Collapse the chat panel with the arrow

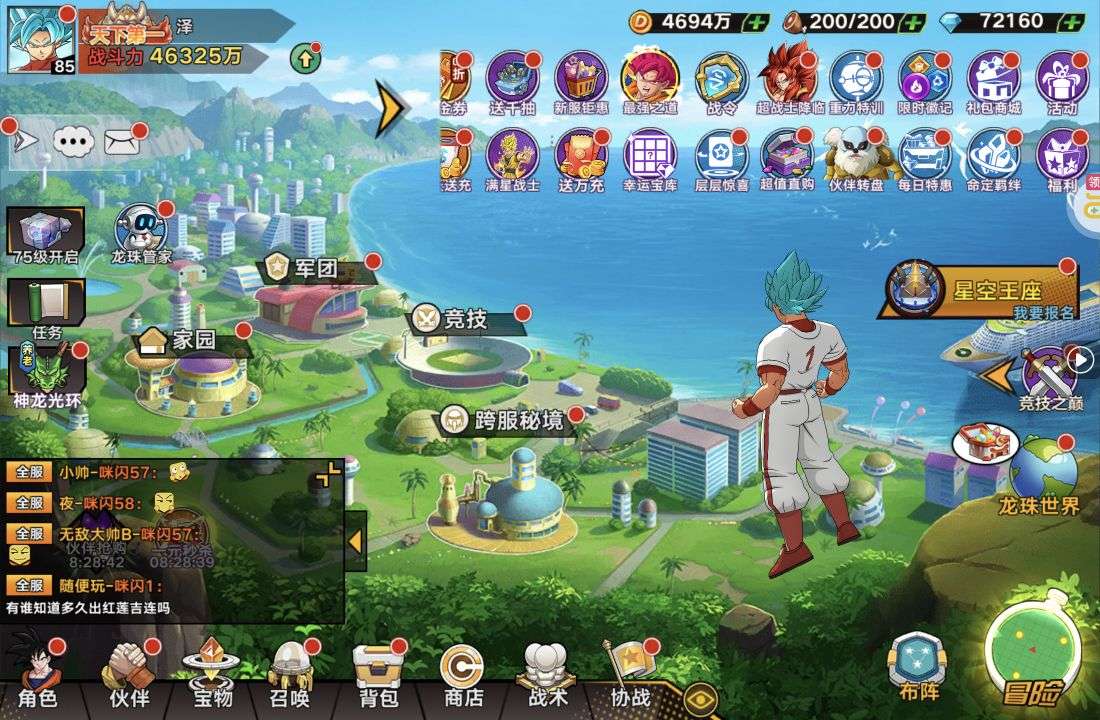tap(354, 541)
